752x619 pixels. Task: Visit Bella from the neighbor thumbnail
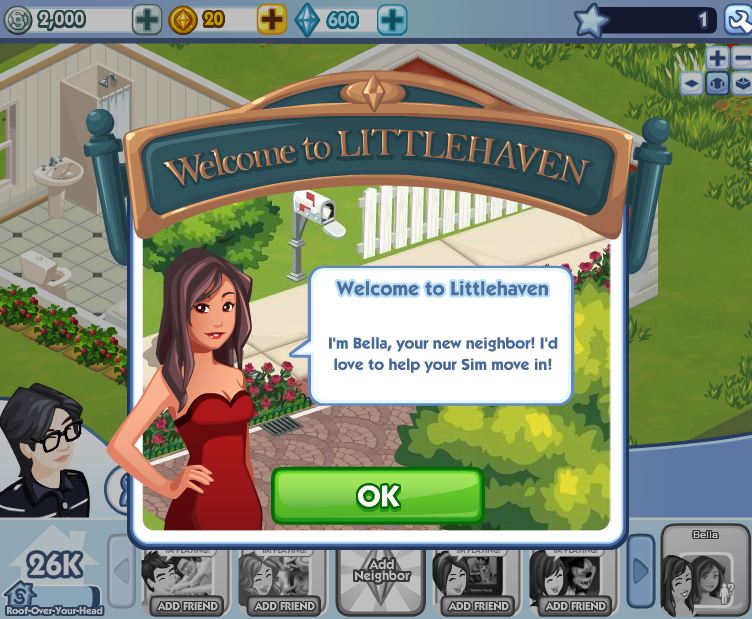(x=705, y=573)
